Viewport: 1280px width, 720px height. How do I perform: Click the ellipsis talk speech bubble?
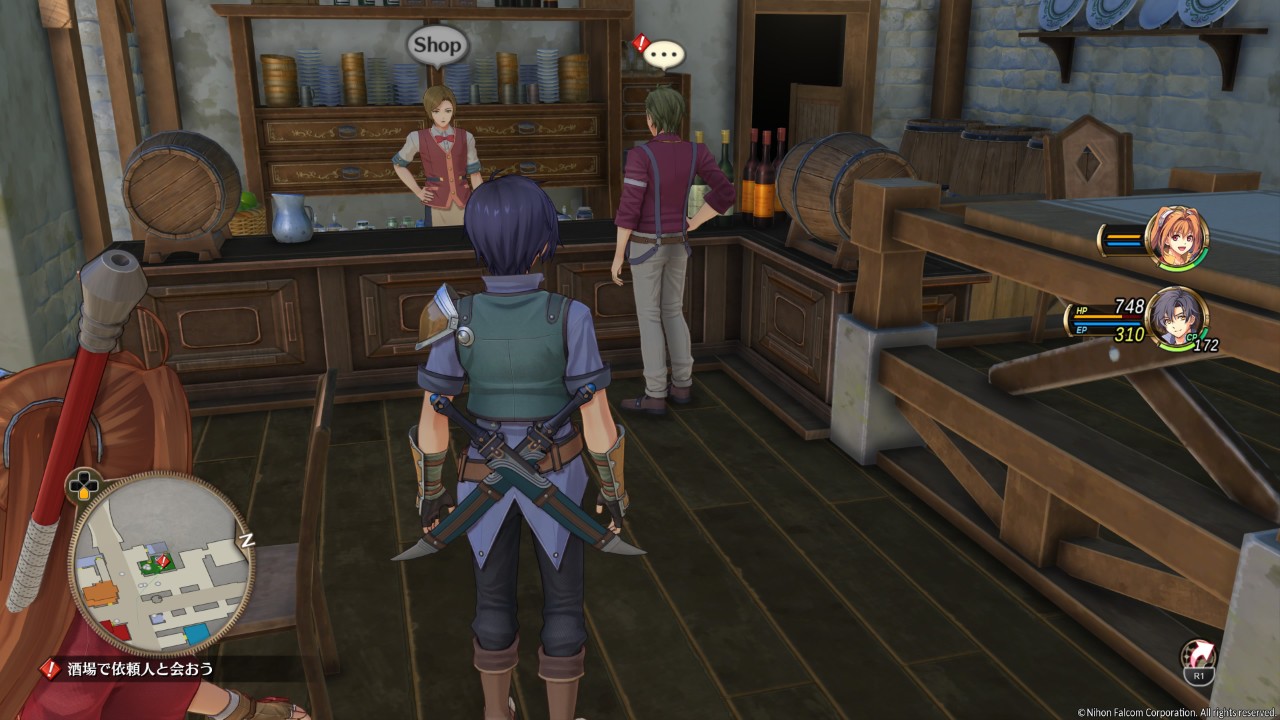coord(664,52)
